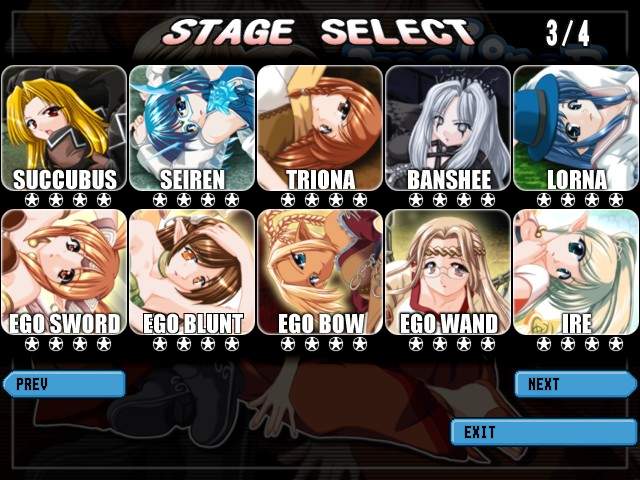
Task: Click NEXT to view the next page
Action: click(x=574, y=384)
